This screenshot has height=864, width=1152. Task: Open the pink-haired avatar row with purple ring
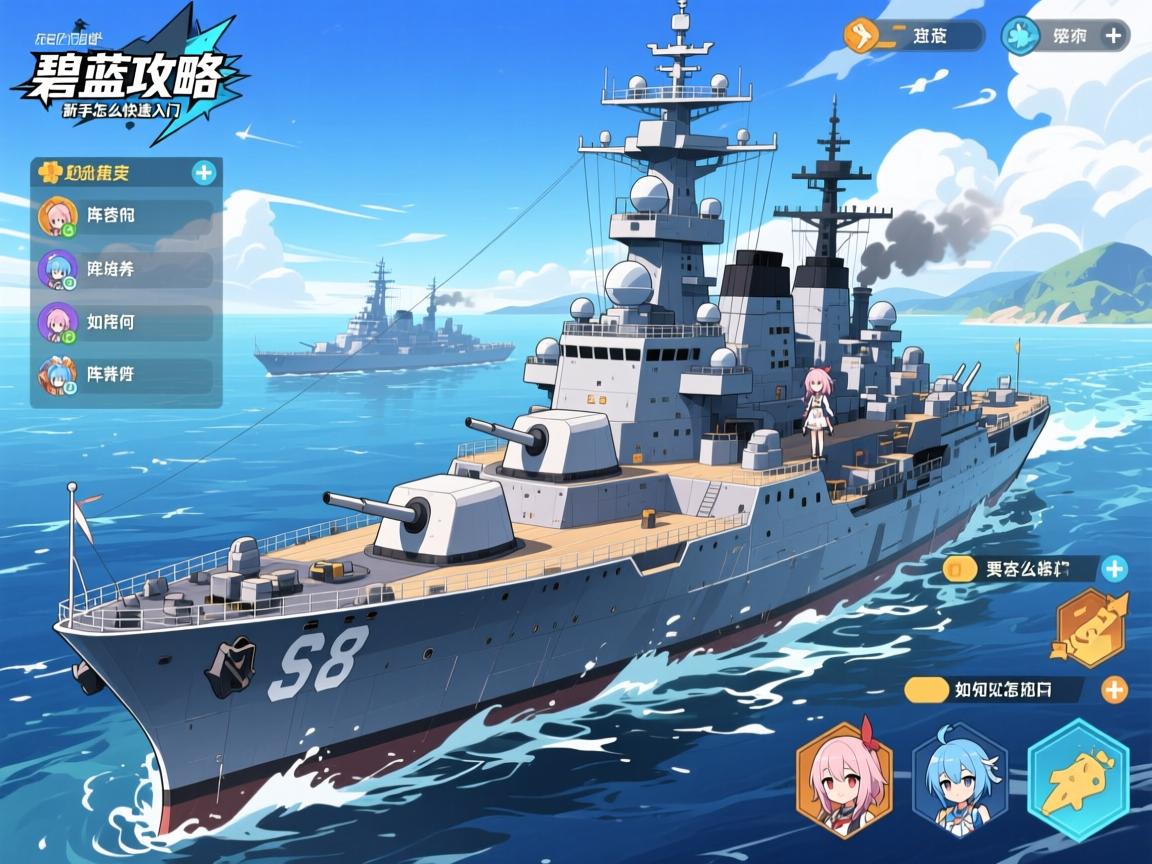coord(125,323)
